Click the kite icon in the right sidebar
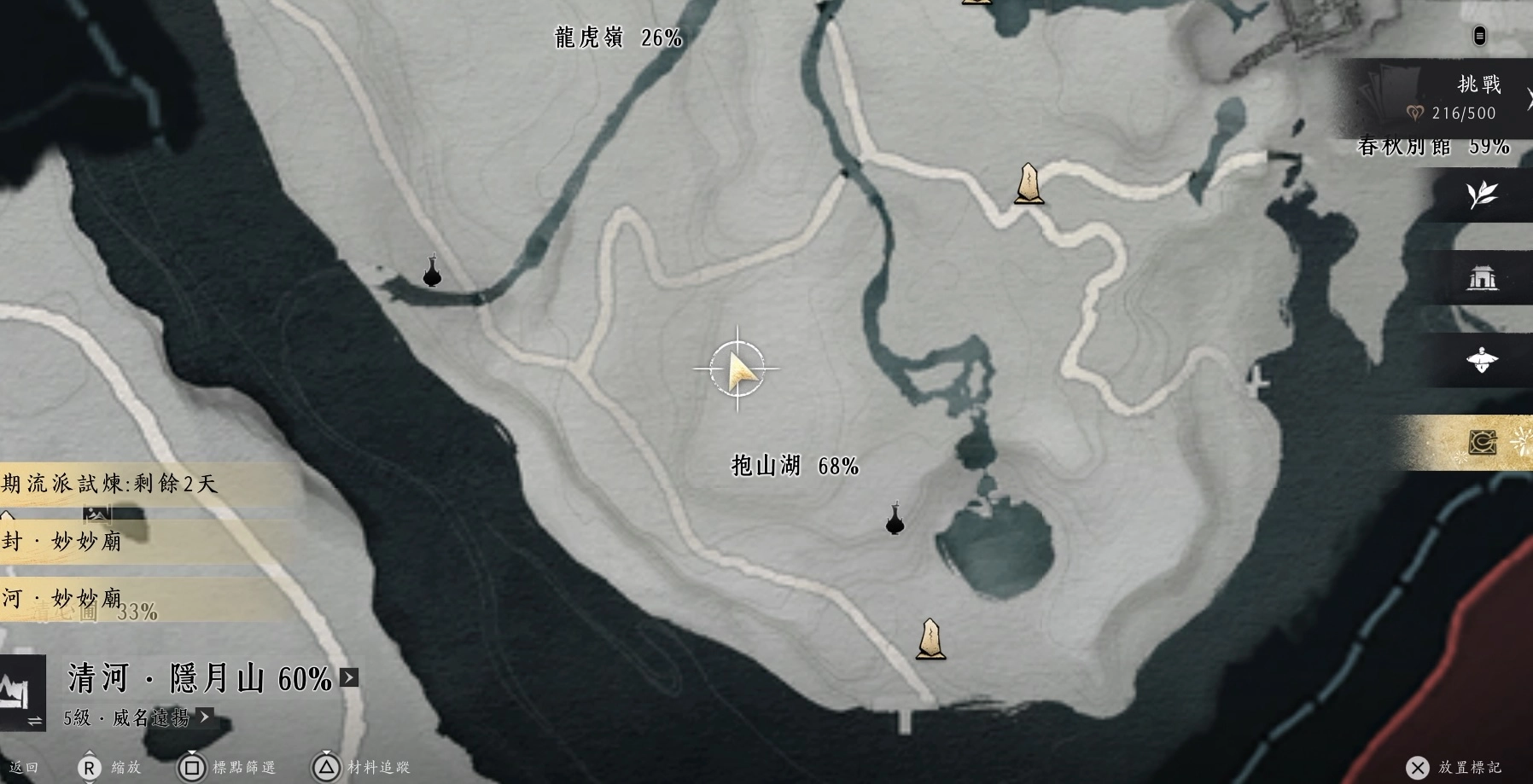Screen dimensions: 1533x784 point(1483,361)
